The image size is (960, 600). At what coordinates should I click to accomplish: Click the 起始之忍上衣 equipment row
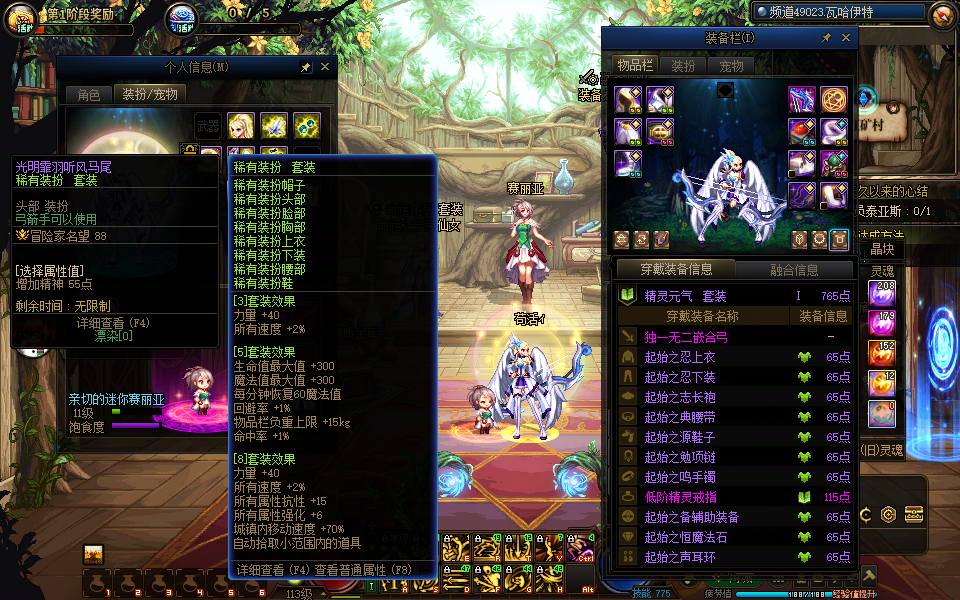[x=680, y=357]
